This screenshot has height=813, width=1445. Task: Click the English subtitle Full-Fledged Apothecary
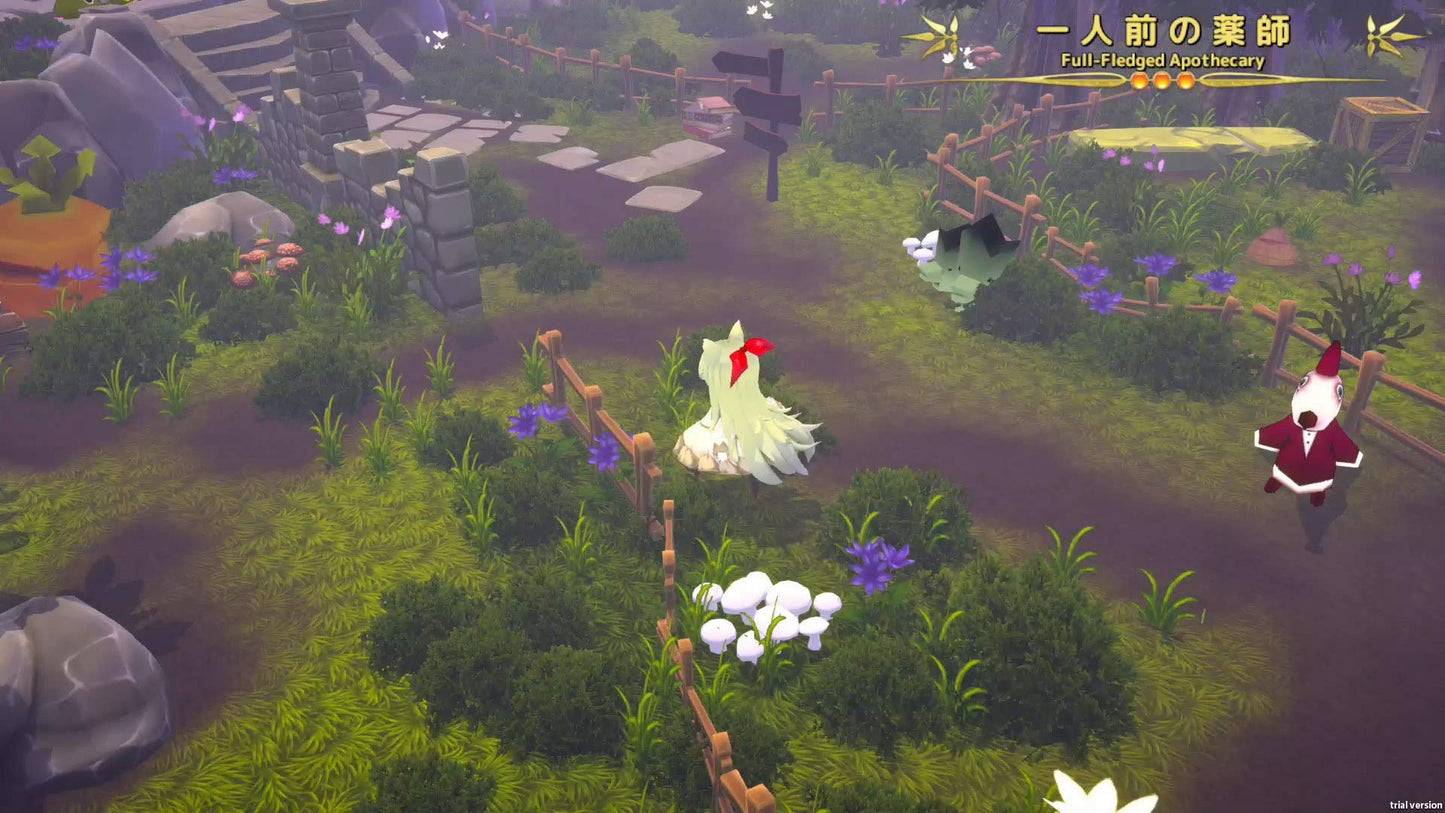(x=1163, y=59)
